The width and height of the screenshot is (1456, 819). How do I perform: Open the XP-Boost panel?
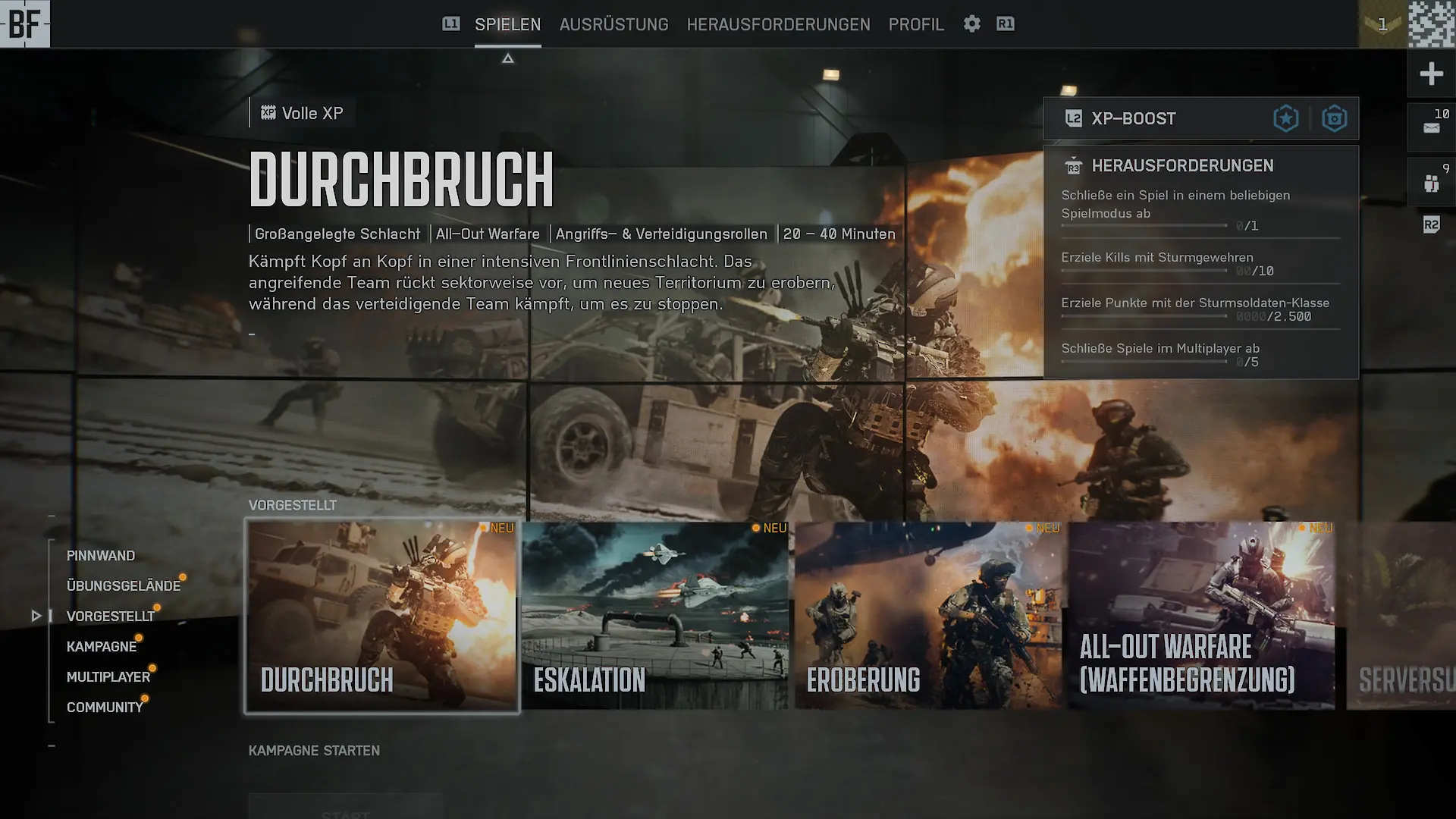1200,118
